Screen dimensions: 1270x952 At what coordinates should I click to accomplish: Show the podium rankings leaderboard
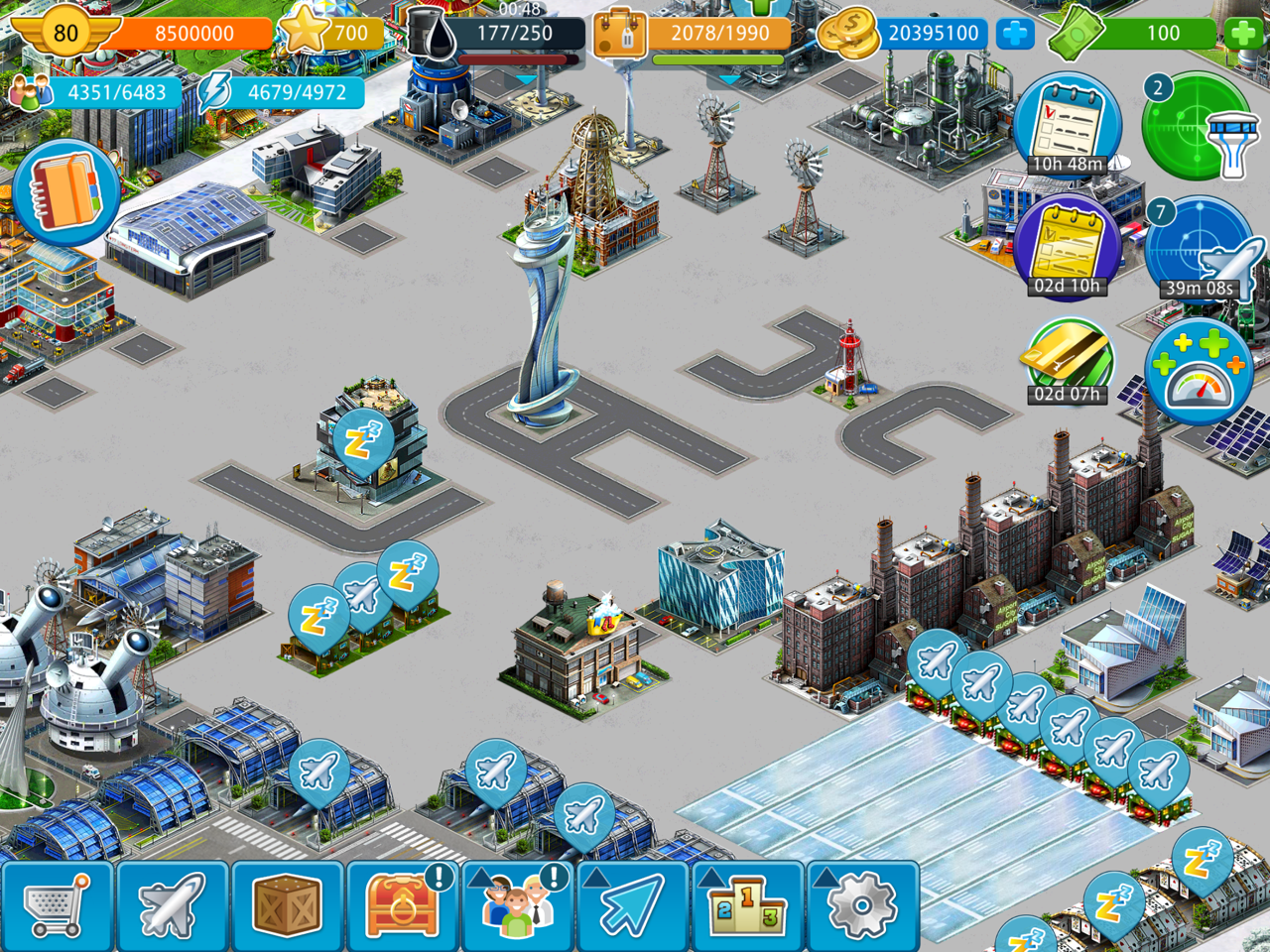pyautogui.click(x=747, y=906)
